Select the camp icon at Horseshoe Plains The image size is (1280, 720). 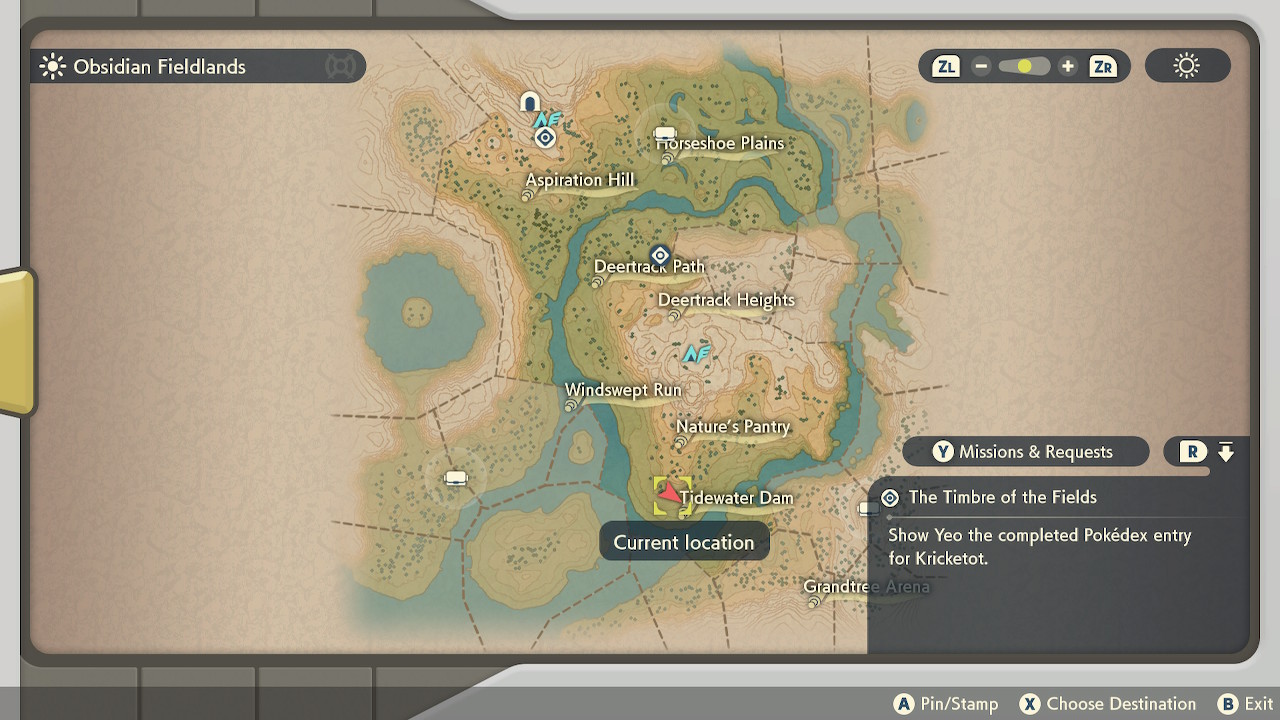click(665, 132)
